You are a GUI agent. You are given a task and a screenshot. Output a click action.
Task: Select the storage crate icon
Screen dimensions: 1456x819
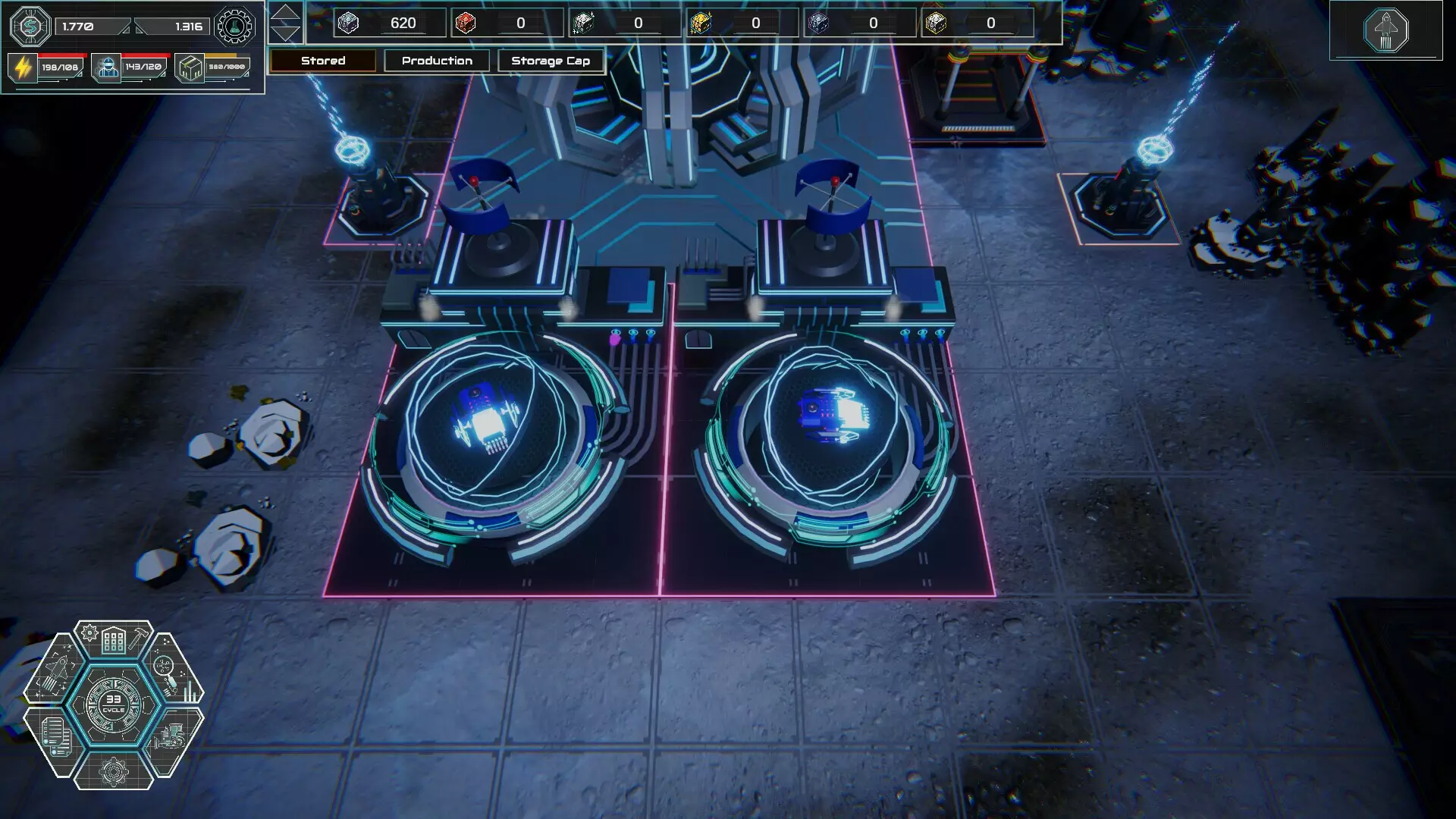coord(190,67)
